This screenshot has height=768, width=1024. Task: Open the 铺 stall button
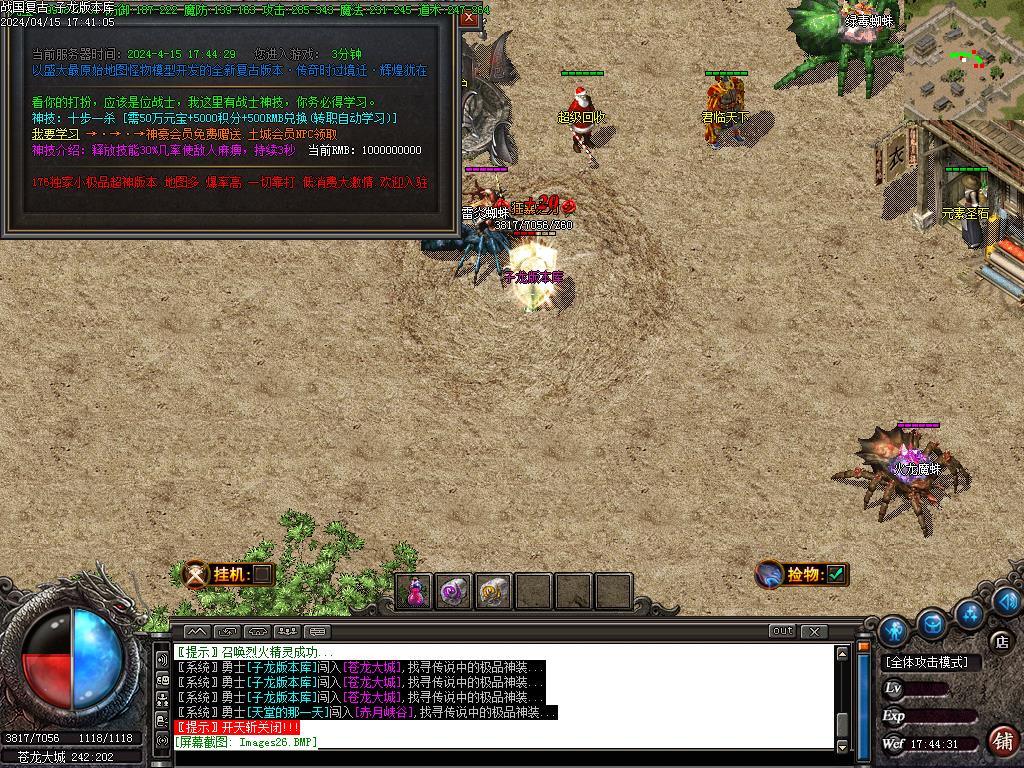coord(1002,740)
